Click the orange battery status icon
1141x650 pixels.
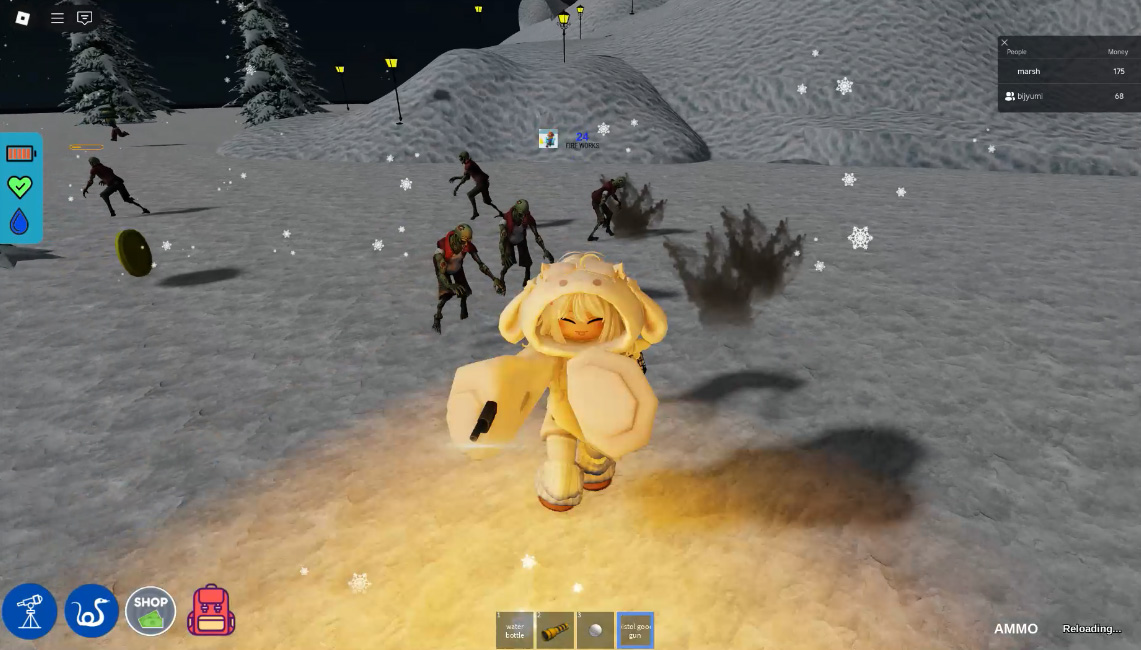pos(21,154)
